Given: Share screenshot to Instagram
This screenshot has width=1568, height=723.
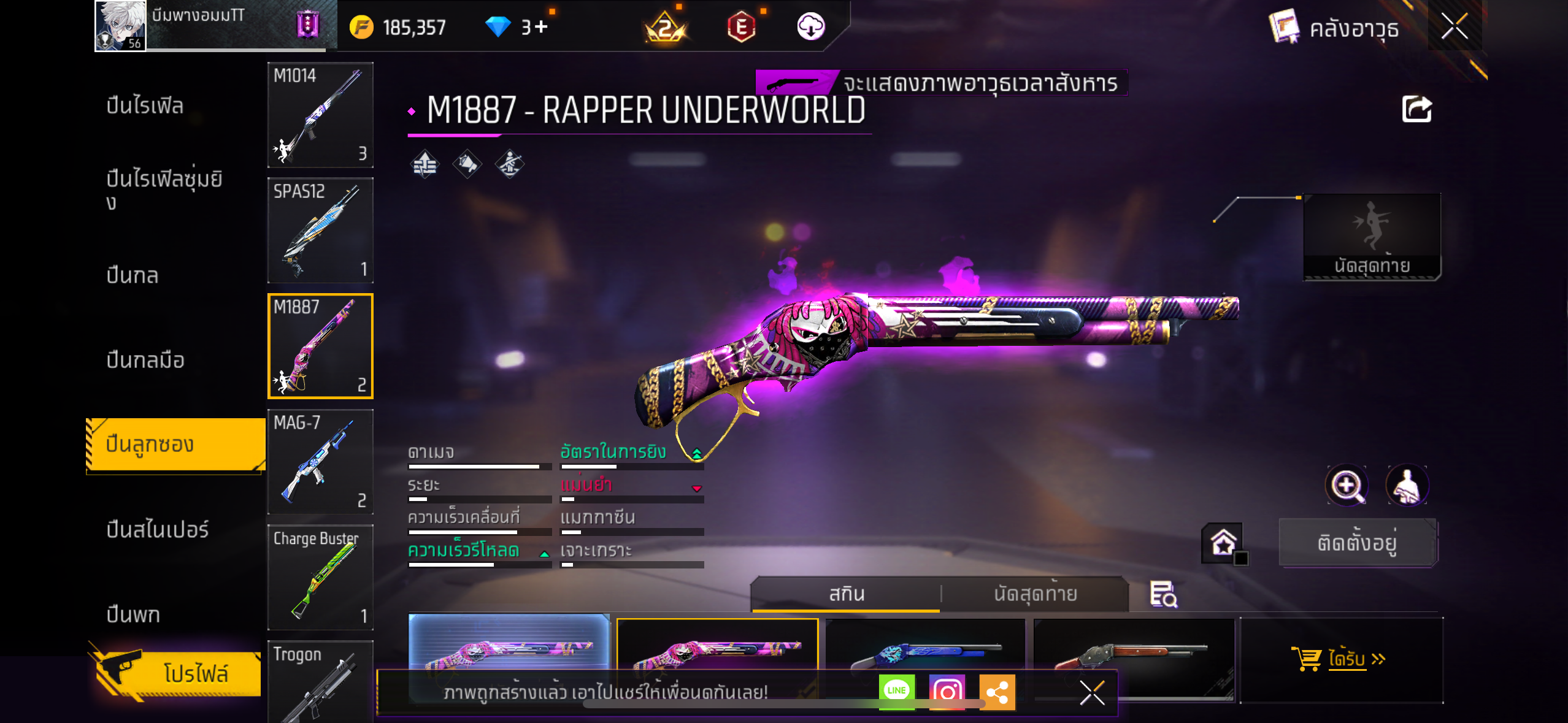Looking at the screenshot, I should [x=947, y=691].
